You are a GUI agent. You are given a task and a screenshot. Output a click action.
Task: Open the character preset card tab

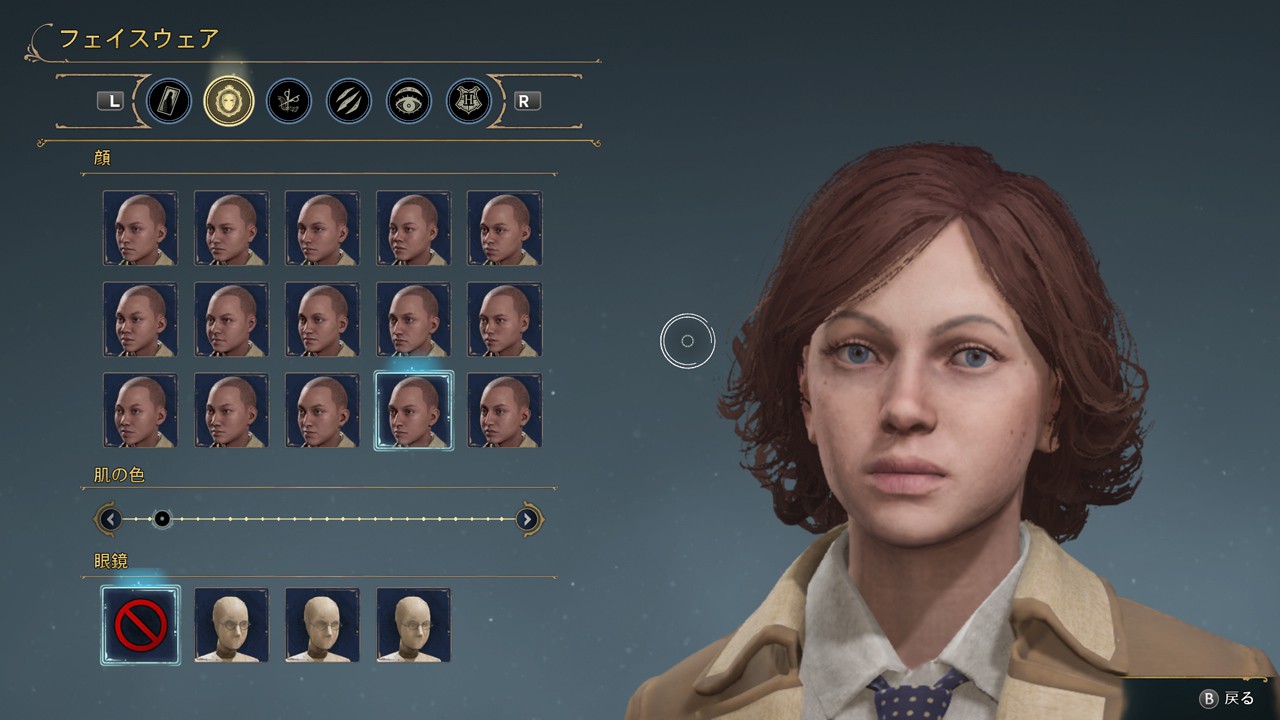[x=169, y=101]
